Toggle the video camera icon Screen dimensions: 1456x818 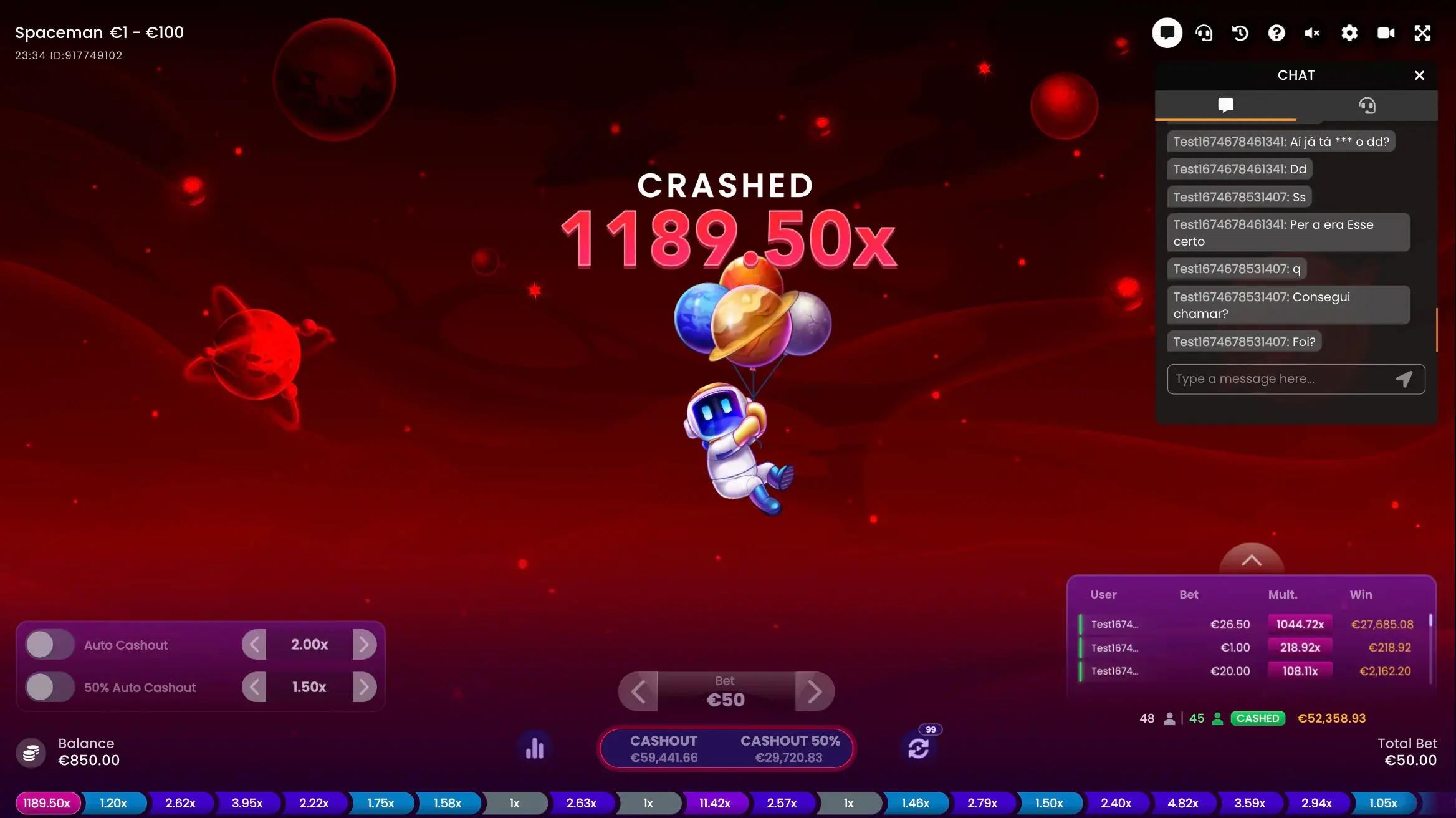[1386, 33]
